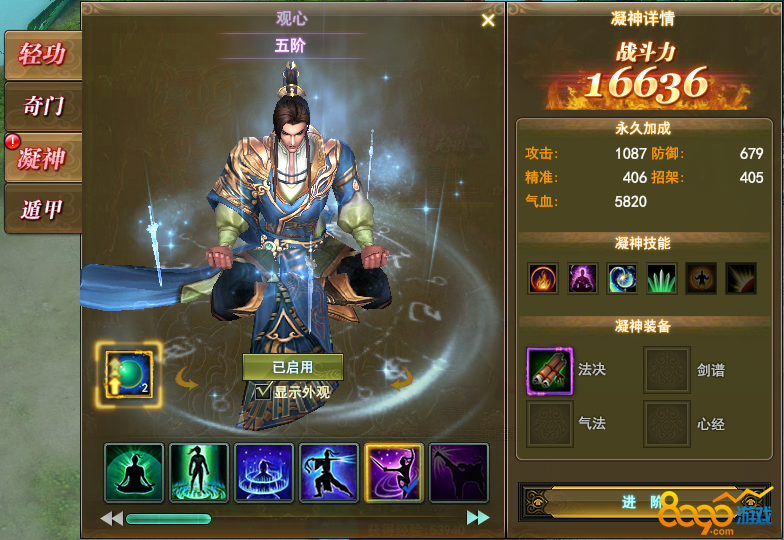Viewport: 784px width, 540px height.
Task: Toggle the 显示外观 checkbox
Action: tap(263, 392)
